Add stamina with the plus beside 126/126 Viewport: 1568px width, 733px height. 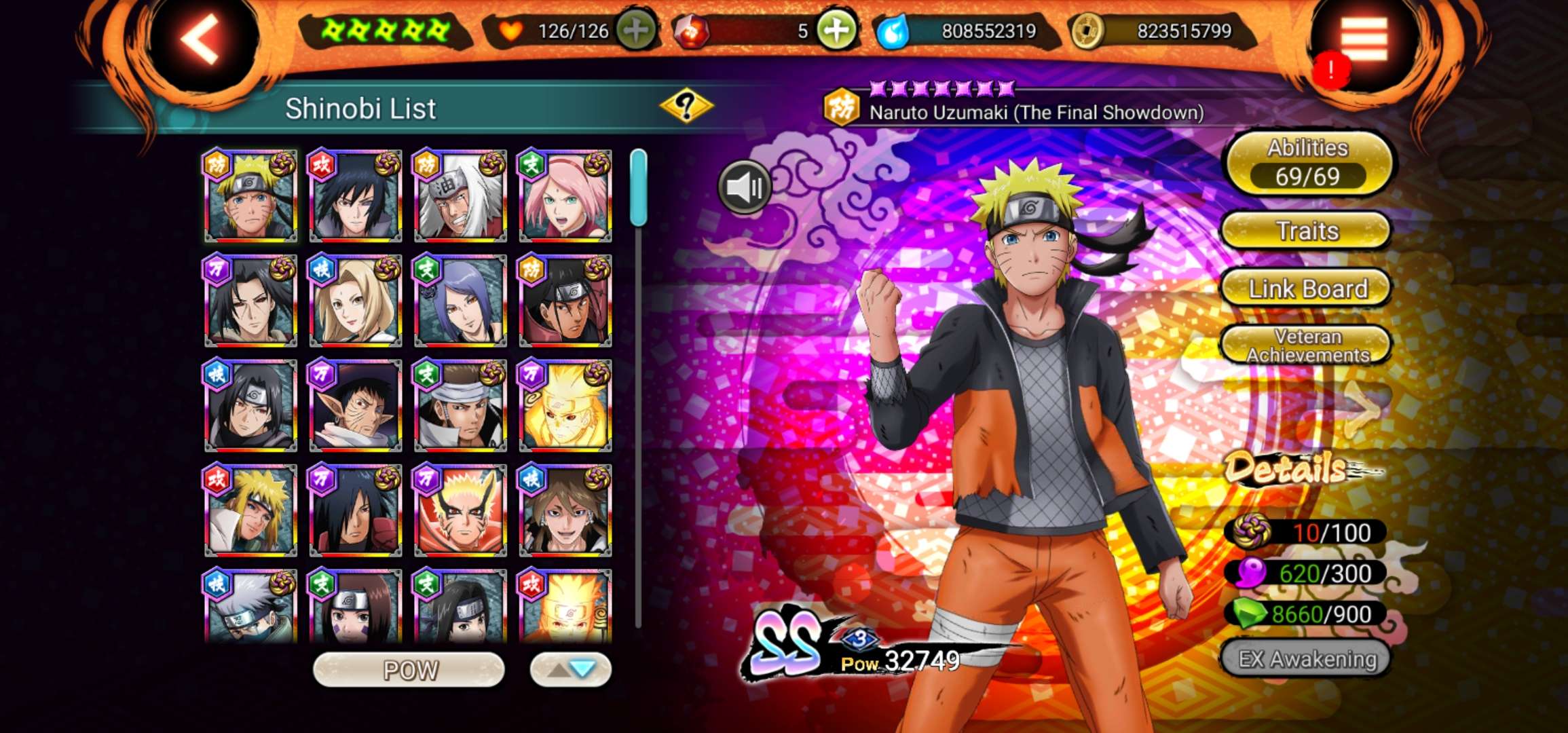[635, 31]
